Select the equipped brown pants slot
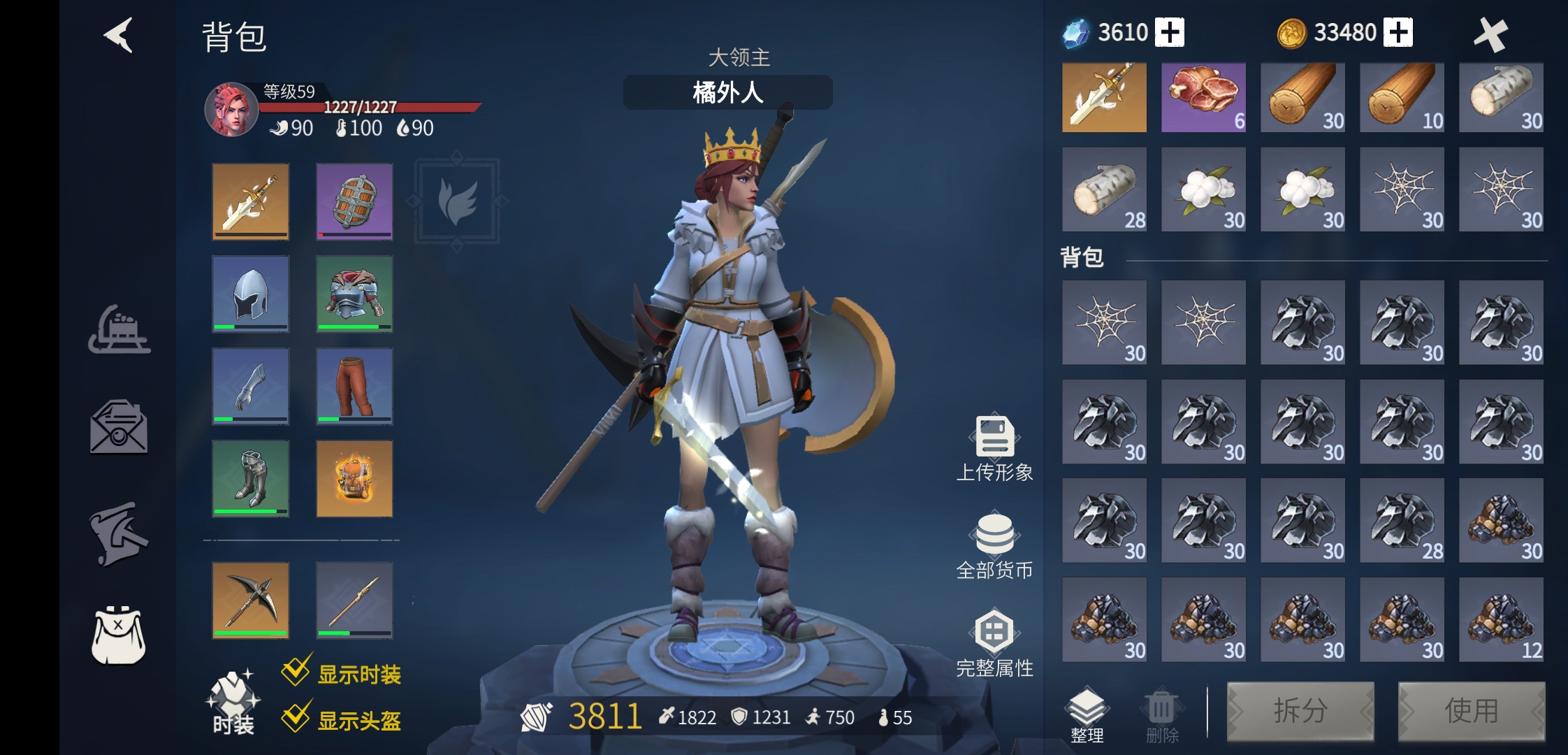Screen dimensions: 1568x755 pyautogui.click(x=354, y=386)
